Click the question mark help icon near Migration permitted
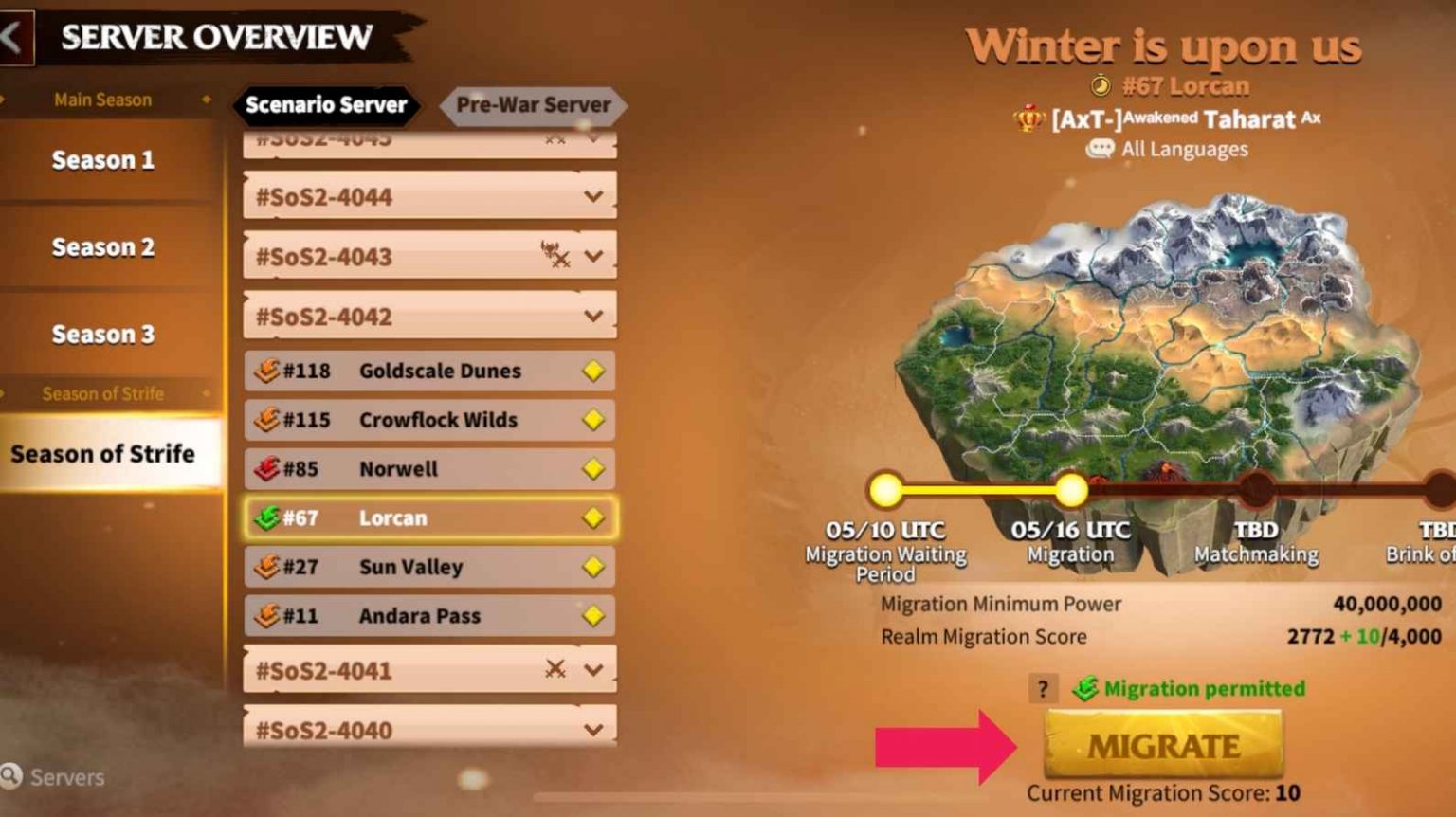This screenshot has width=1456, height=817. [x=1046, y=689]
